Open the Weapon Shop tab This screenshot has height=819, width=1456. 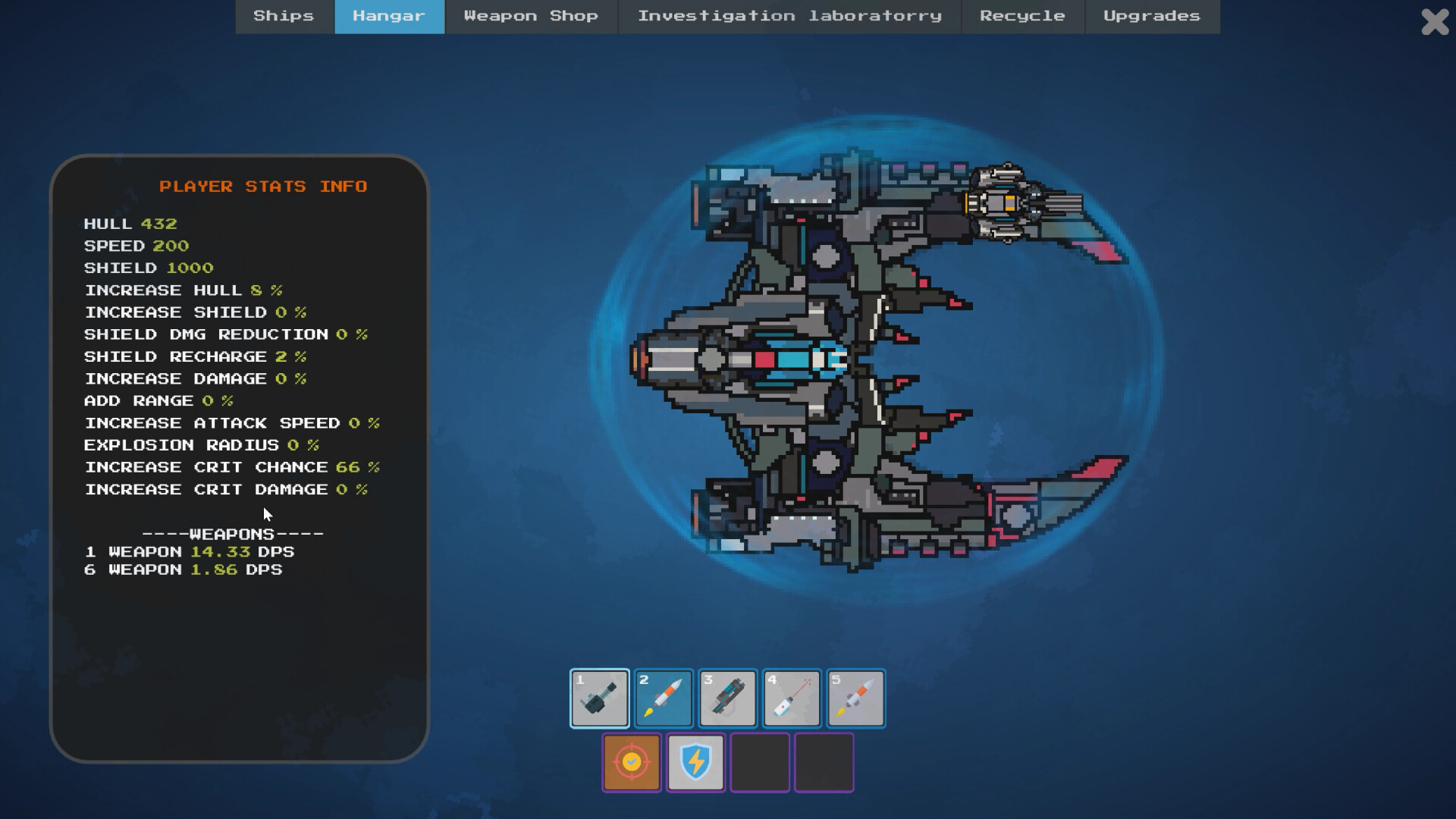[x=531, y=16]
